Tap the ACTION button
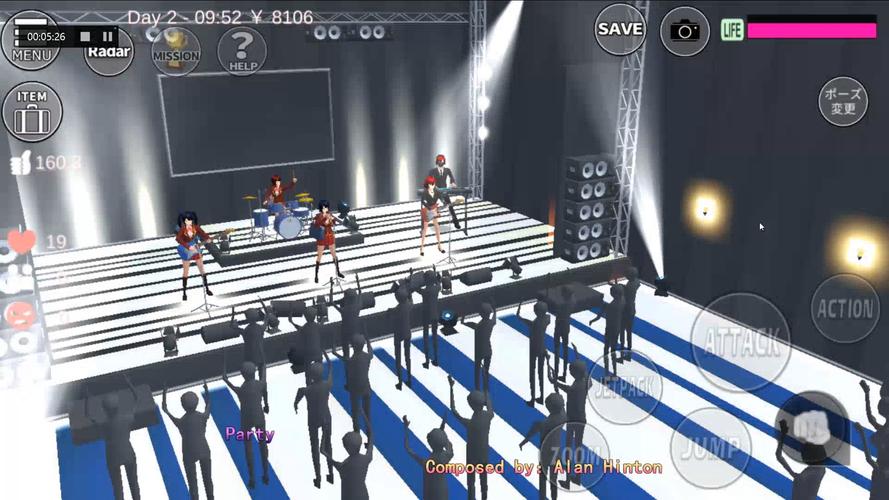The height and width of the screenshot is (500, 889). tap(845, 308)
